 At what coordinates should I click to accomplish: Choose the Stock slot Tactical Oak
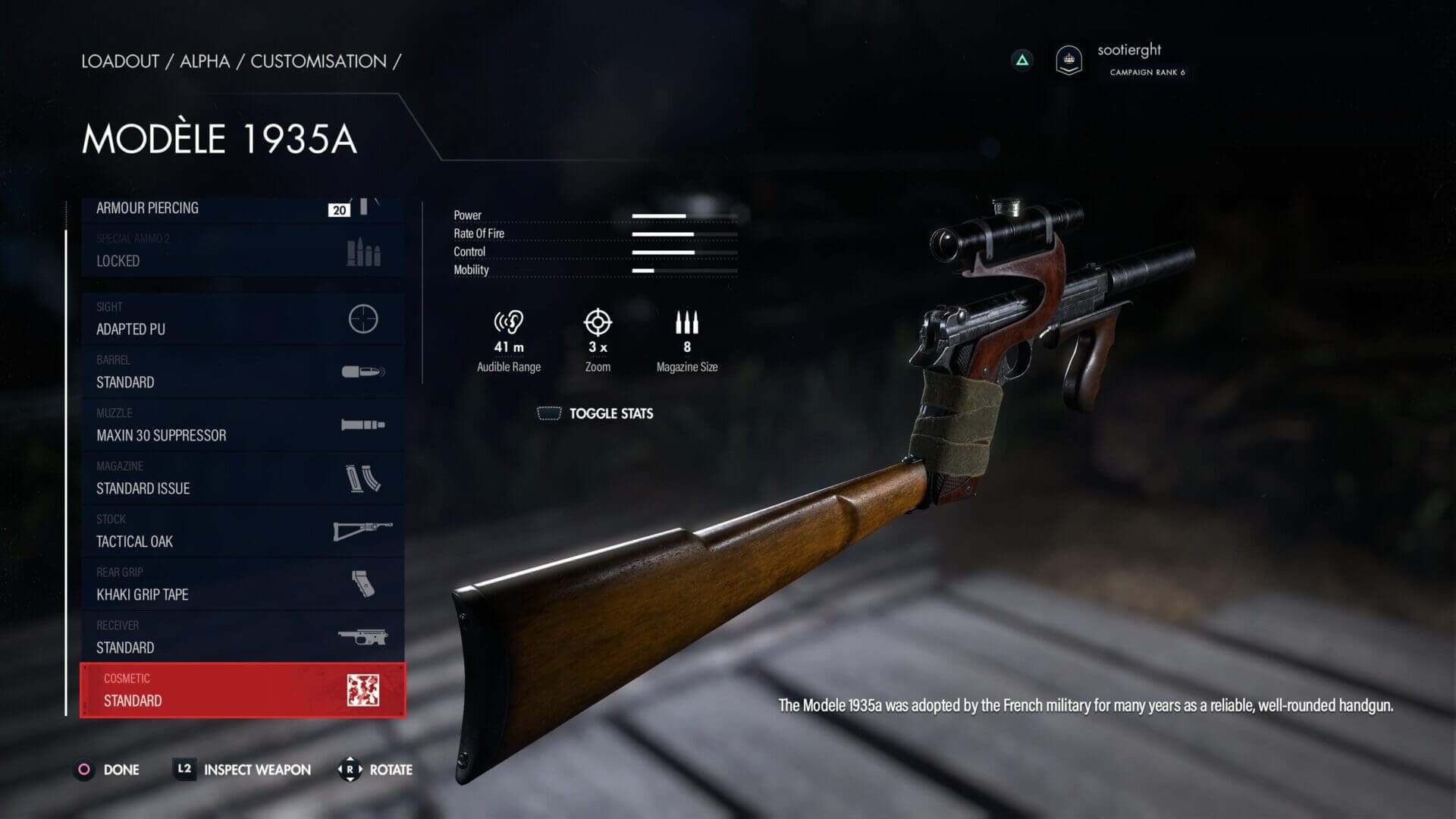coord(241,532)
